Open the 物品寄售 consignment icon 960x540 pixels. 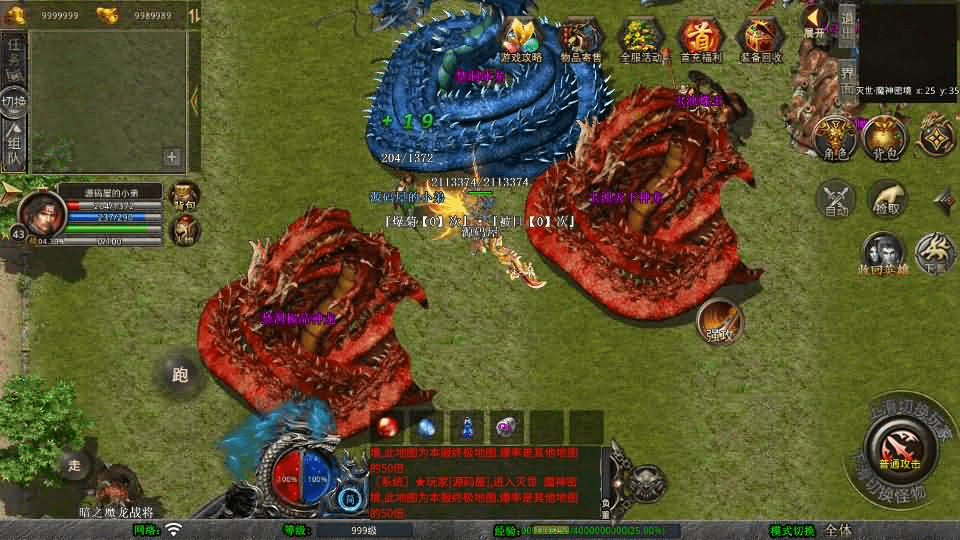click(580, 40)
